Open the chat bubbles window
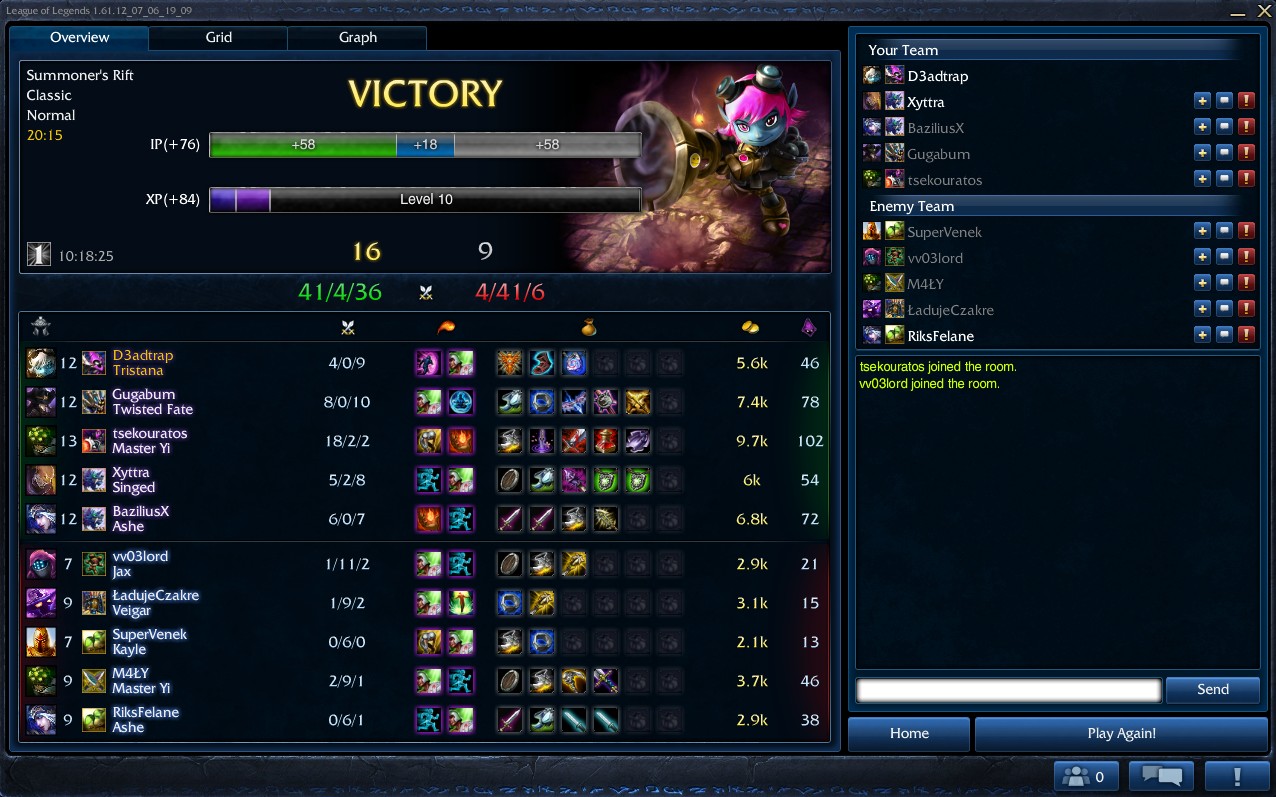This screenshot has width=1276, height=797. 1161,776
